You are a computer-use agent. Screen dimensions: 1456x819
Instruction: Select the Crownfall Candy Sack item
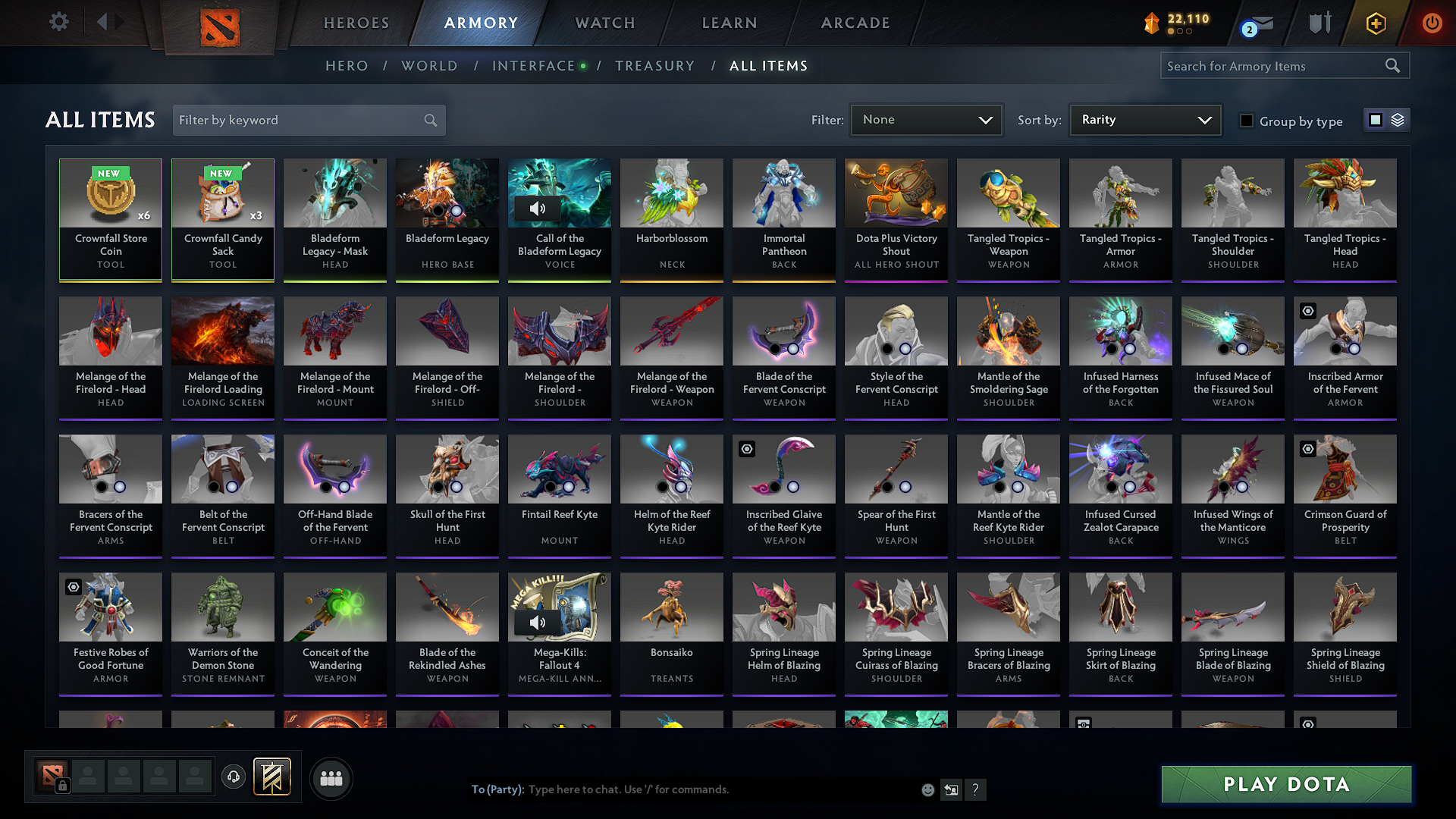click(x=222, y=219)
